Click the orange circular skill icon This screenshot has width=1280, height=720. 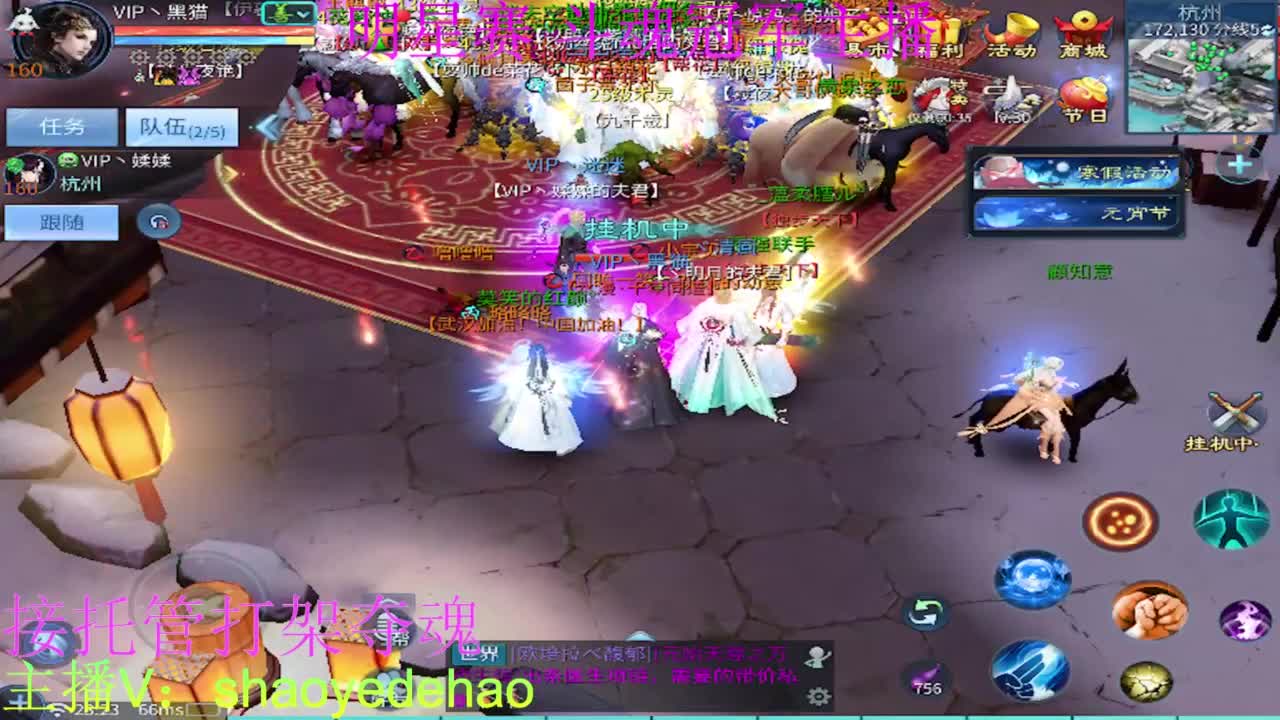[x=1120, y=518]
